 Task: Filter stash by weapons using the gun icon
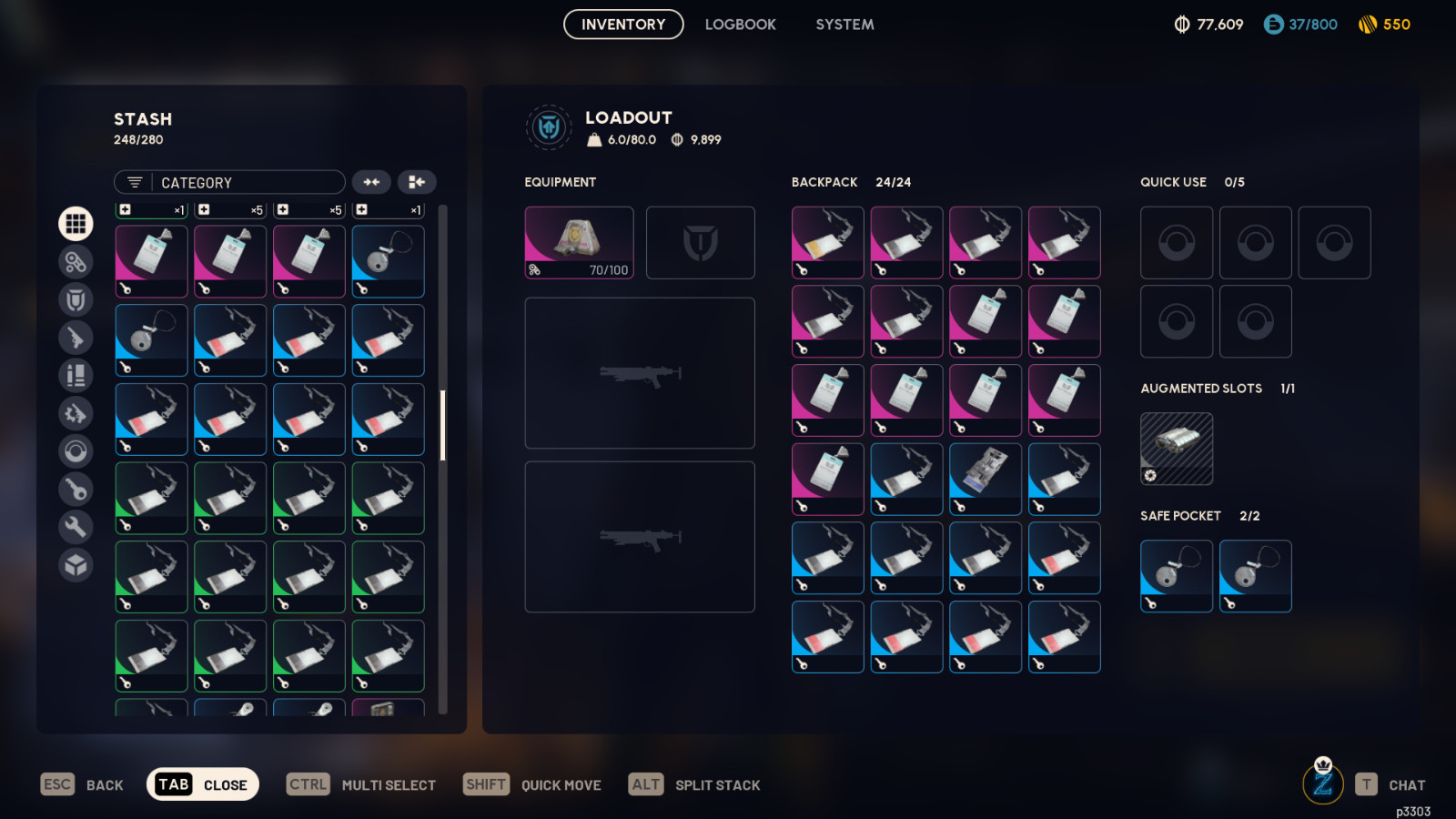click(x=76, y=338)
